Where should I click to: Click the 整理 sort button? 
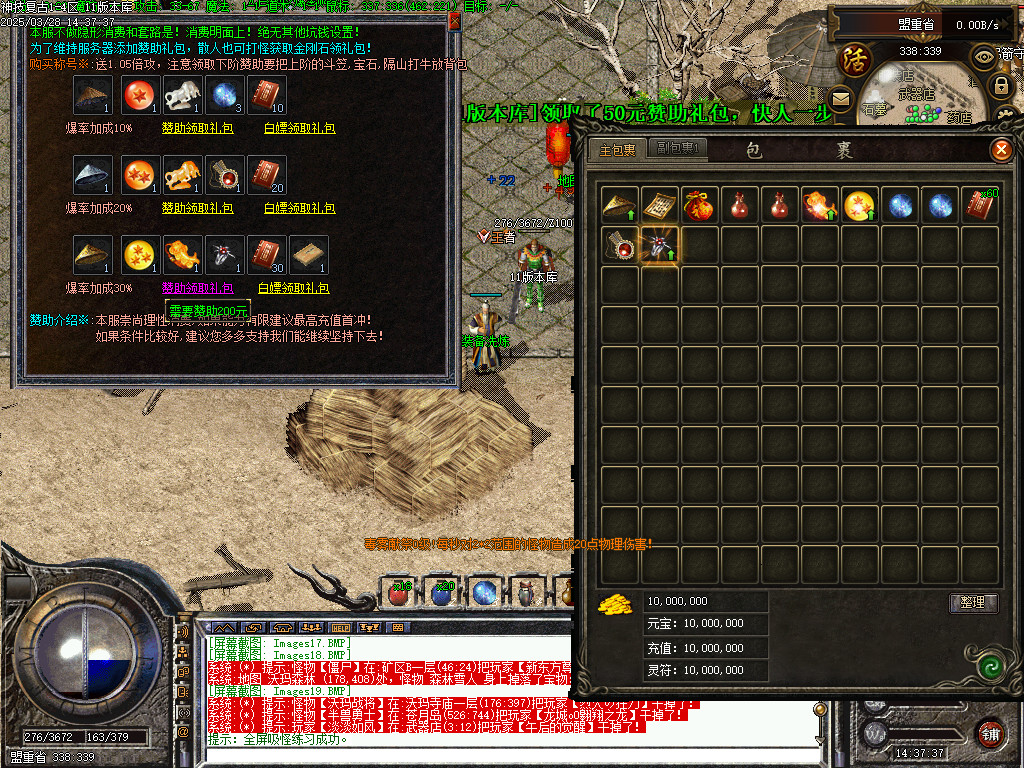(x=972, y=603)
